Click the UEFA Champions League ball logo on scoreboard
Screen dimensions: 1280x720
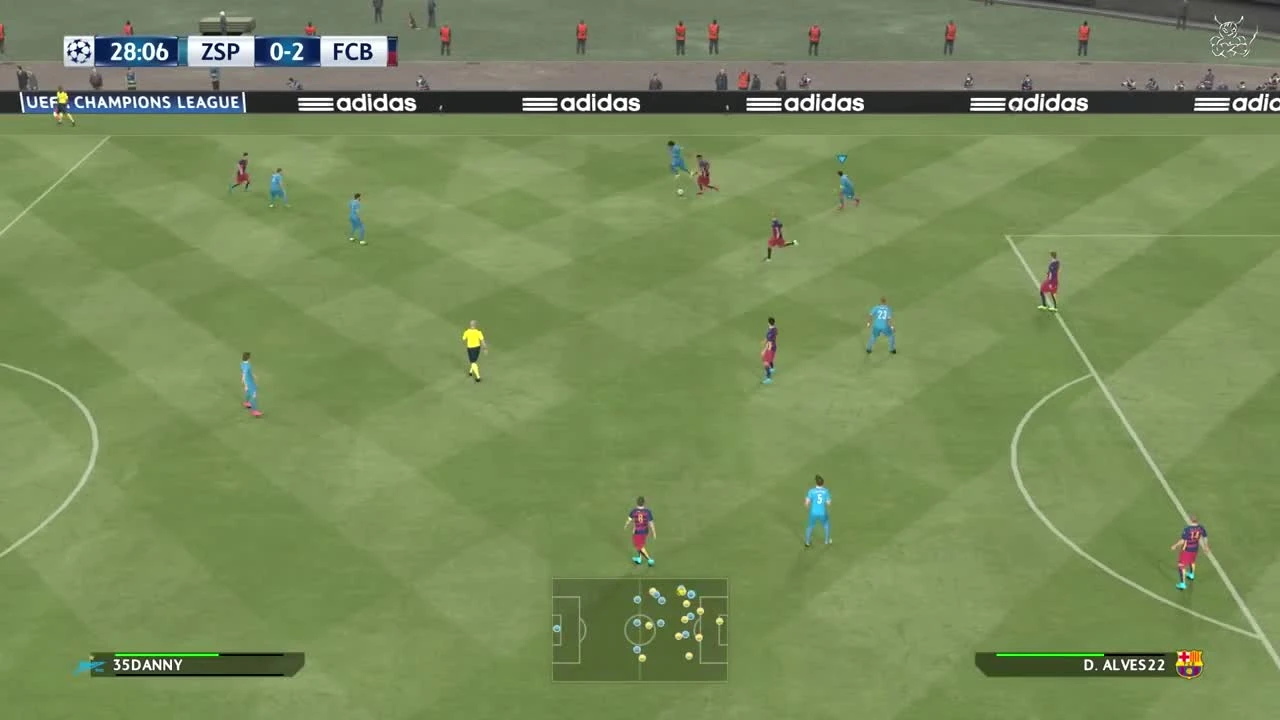tap(79, 51)
